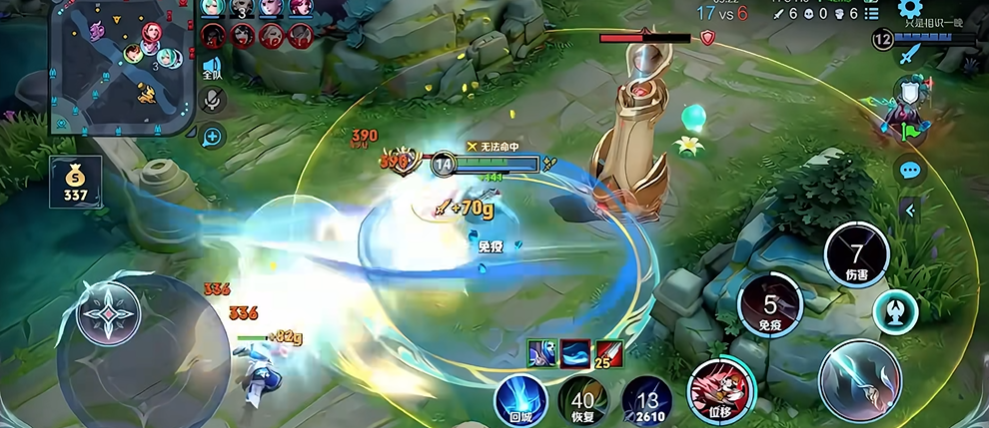Cast the 伤害 damage skill
Screen dimensions: 989x428
click(x=856, y=255)
